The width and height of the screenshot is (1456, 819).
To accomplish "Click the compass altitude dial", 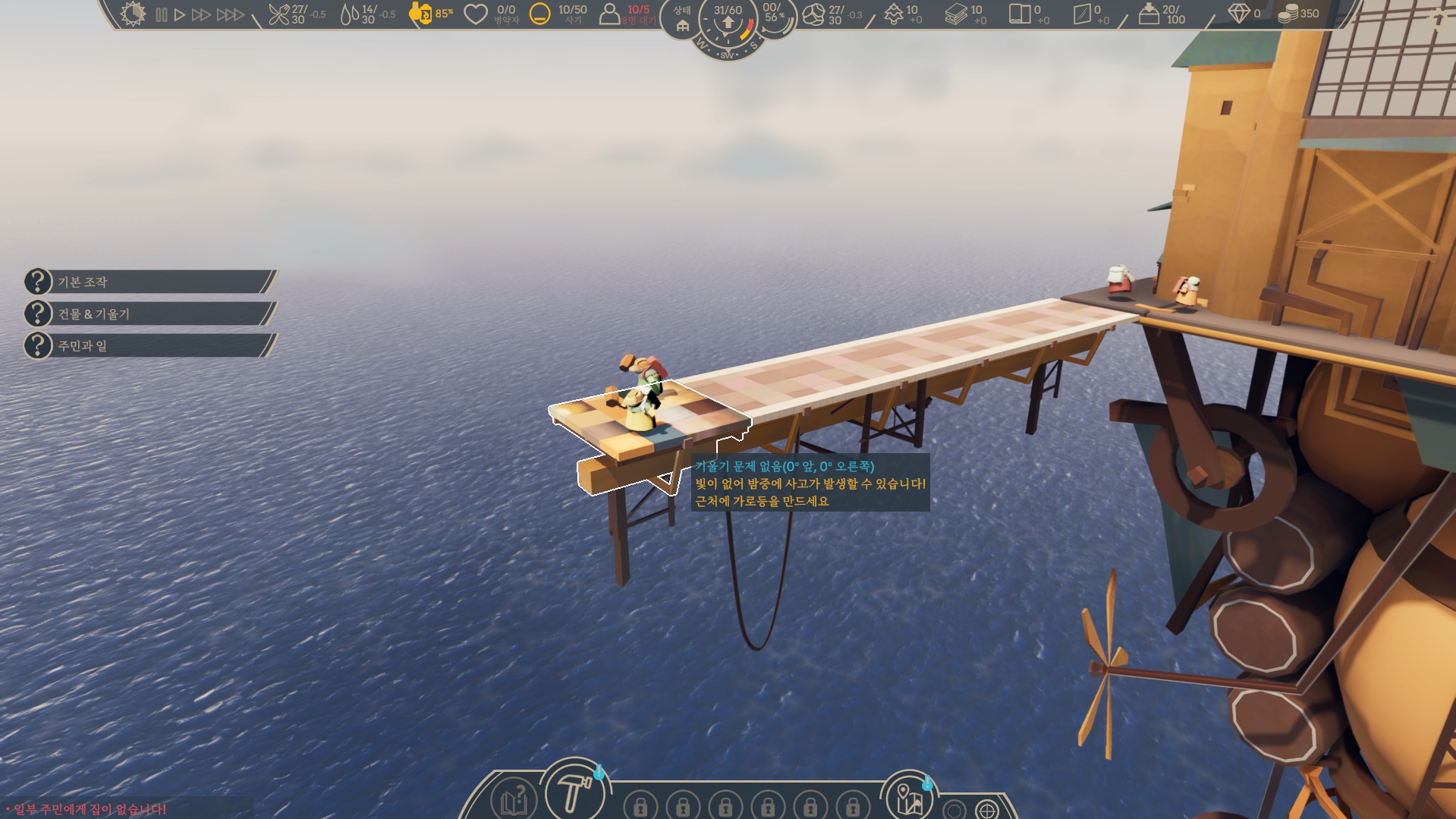I will pos(728,26).
